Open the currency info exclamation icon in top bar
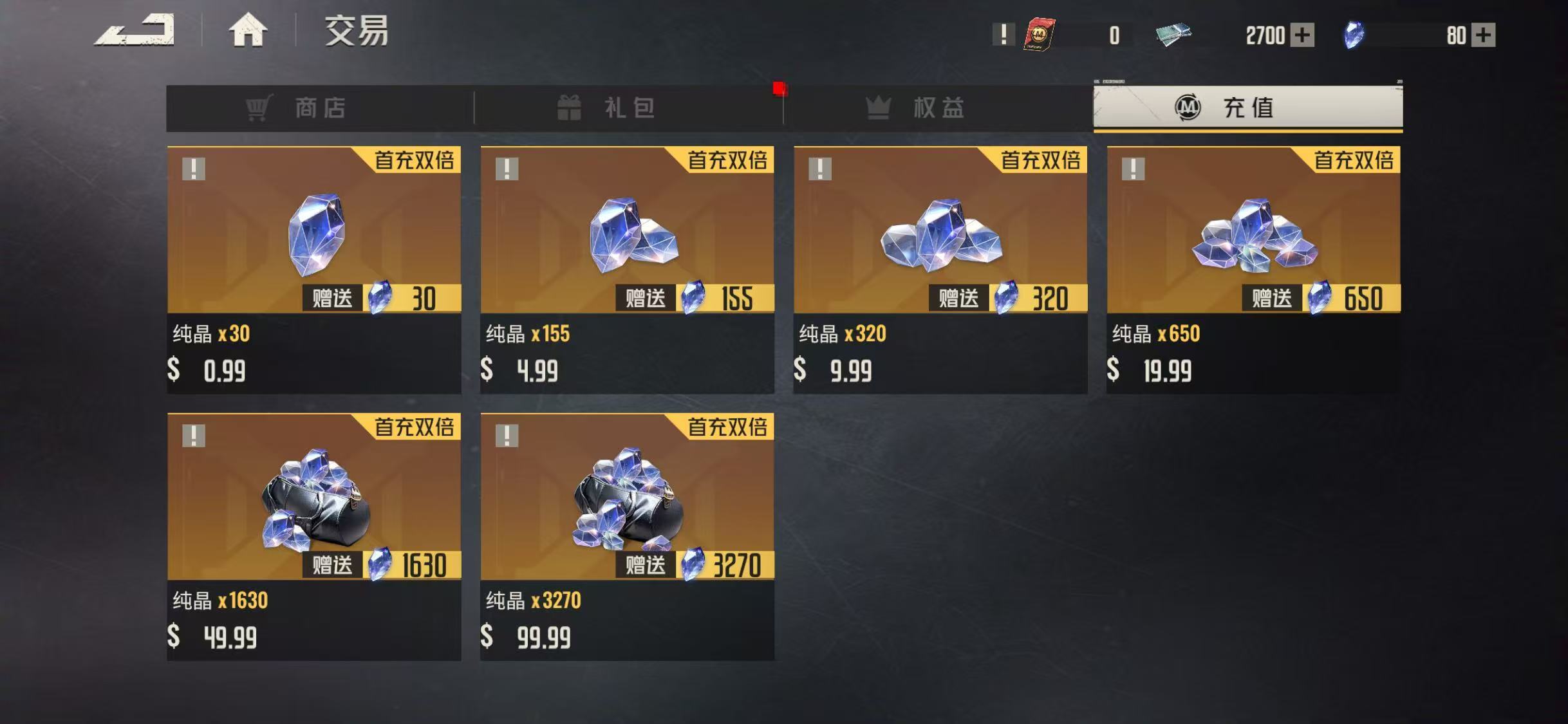1568x724 pixels. (x=1003, y=34)
